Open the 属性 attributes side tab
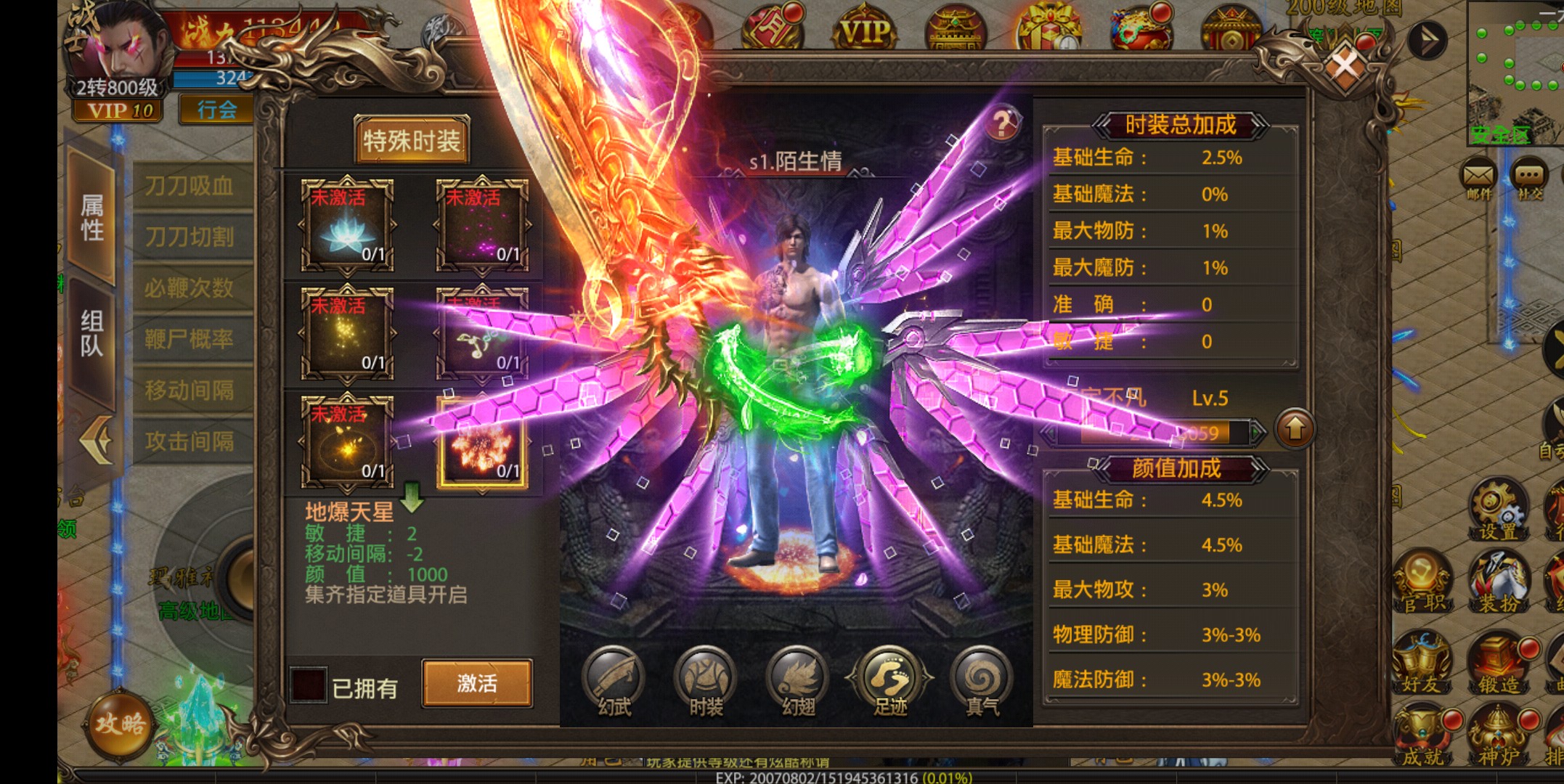Image resolution: width=1564 pixels, height=784 pixels. tap(91, 216)
